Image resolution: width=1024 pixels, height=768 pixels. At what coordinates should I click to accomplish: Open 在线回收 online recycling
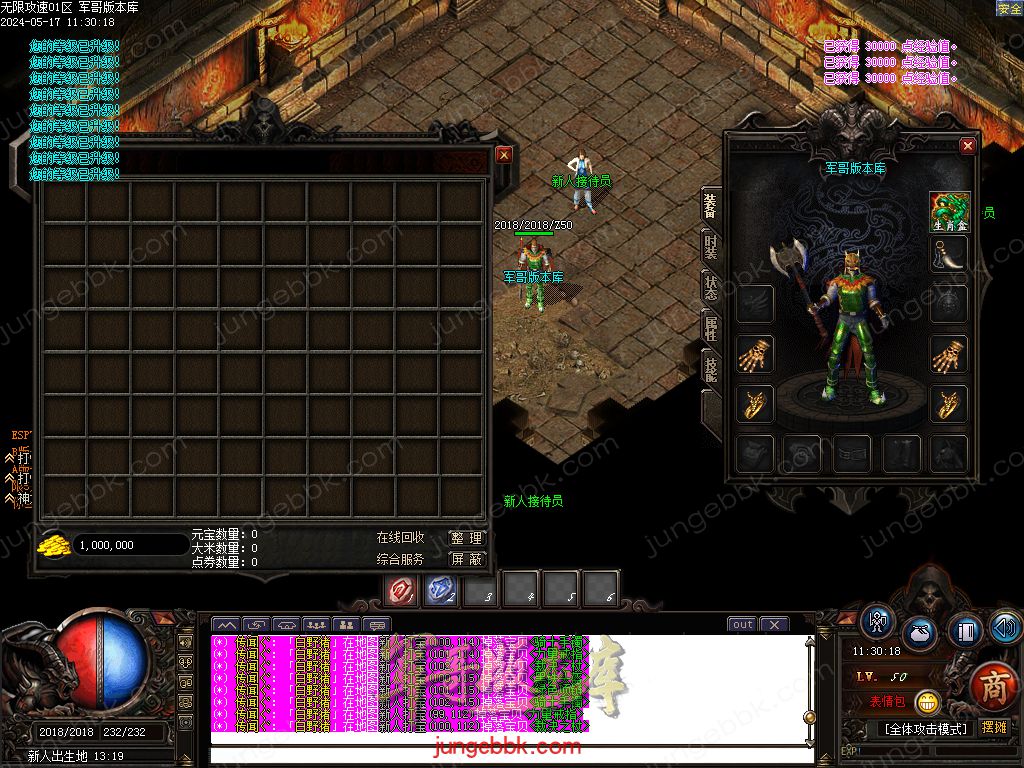400,538
